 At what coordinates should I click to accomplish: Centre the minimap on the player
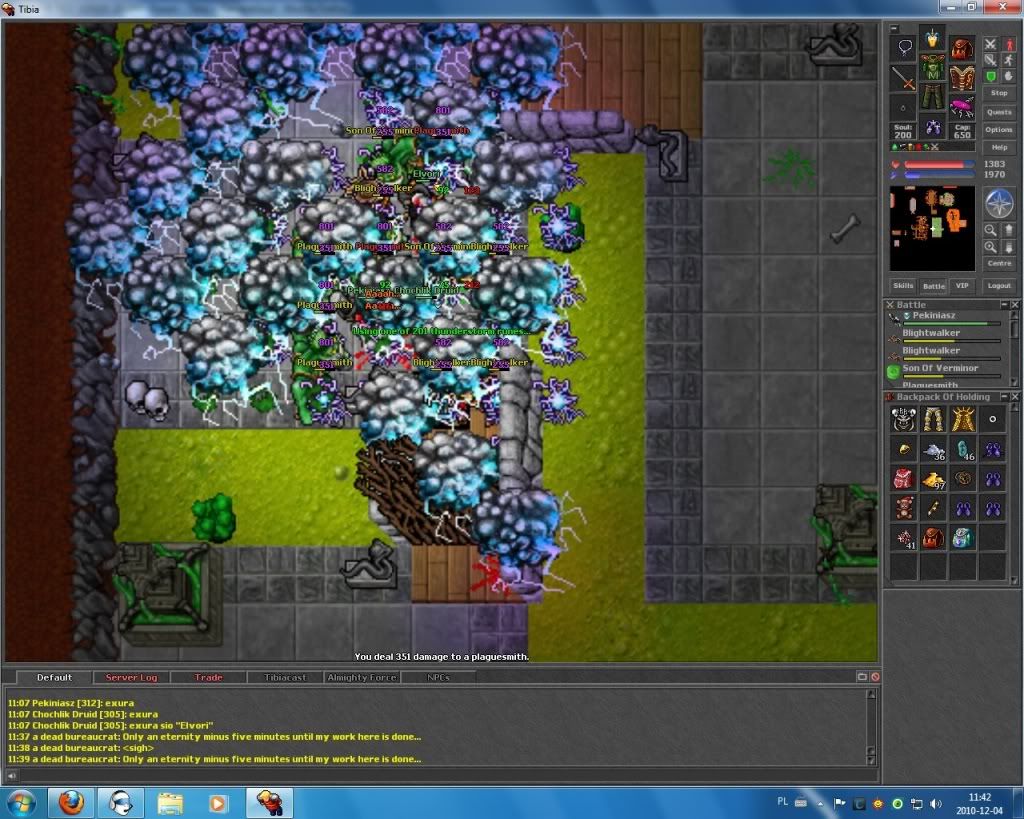(x=998, y=264)
